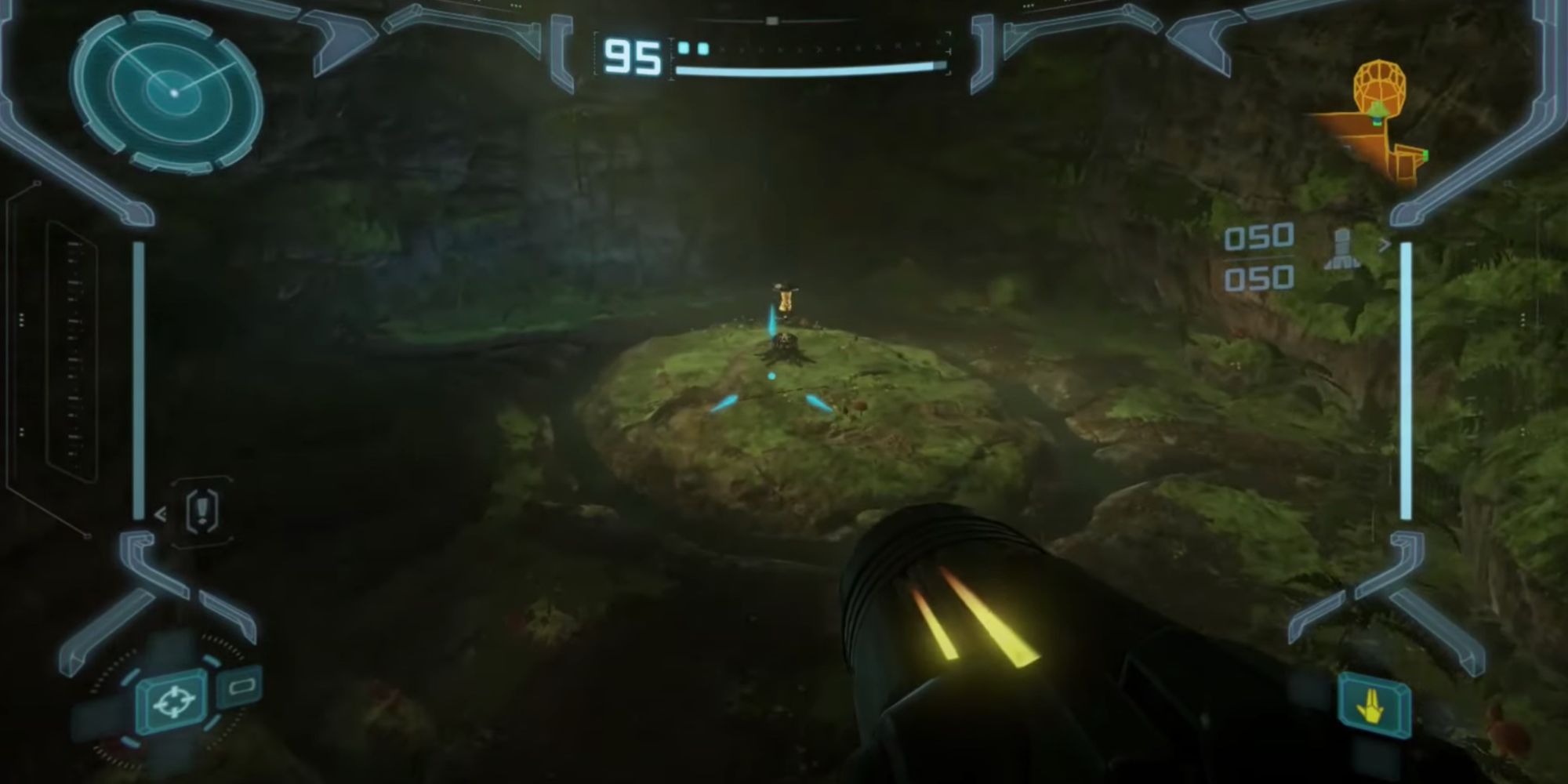Click the green marker on the minimap

(x=1428, y=157)
